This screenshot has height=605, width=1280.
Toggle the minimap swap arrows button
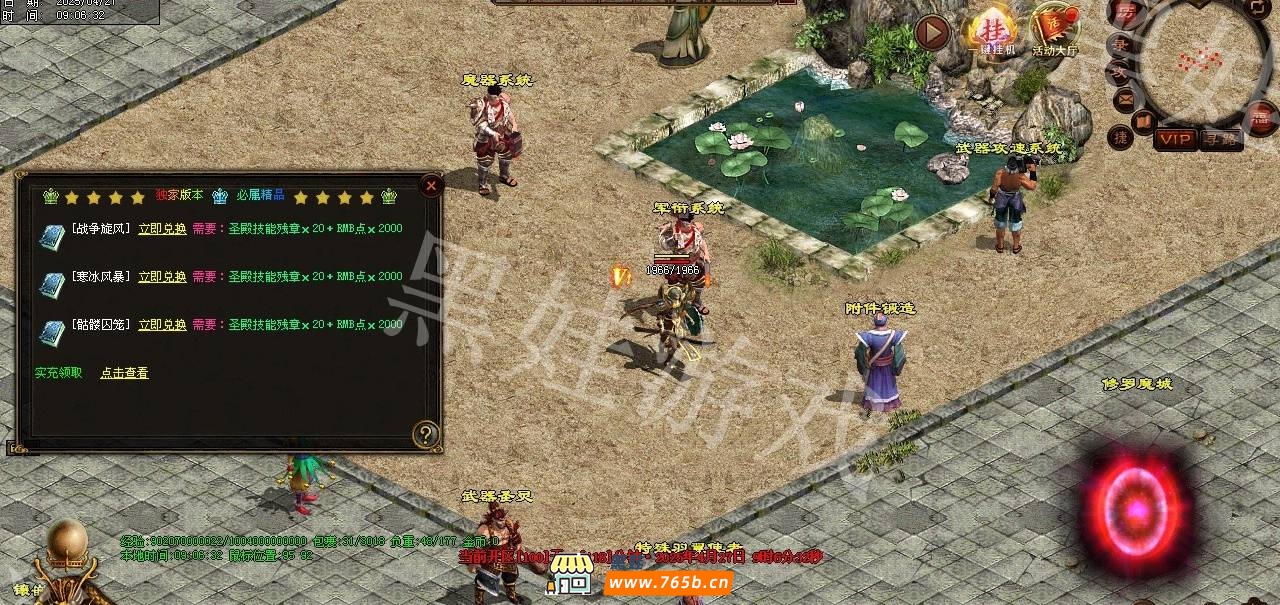pos(1256,8)
